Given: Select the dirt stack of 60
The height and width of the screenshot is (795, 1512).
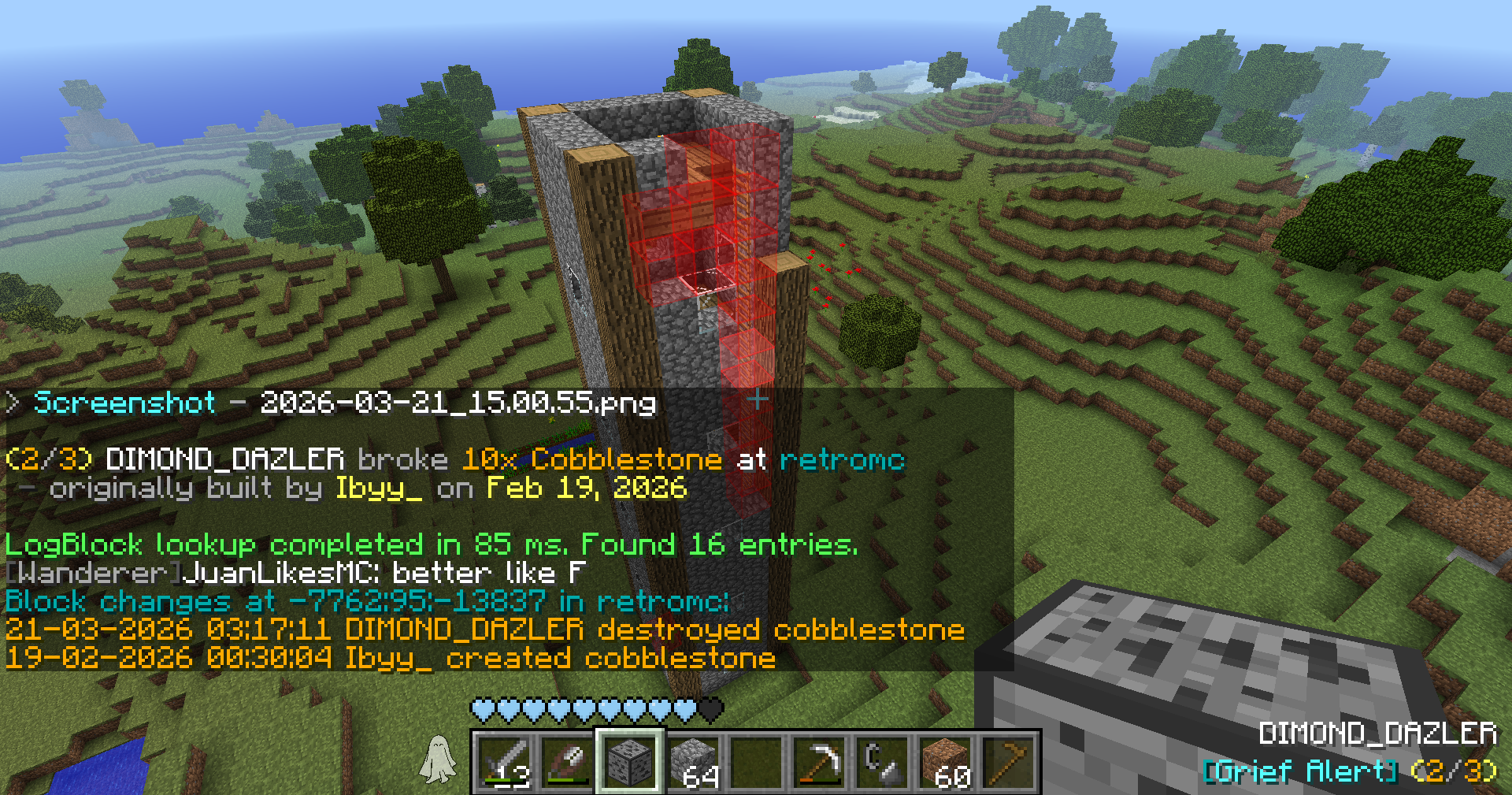Looking at the screenshot, I should [x=945, y=762].
